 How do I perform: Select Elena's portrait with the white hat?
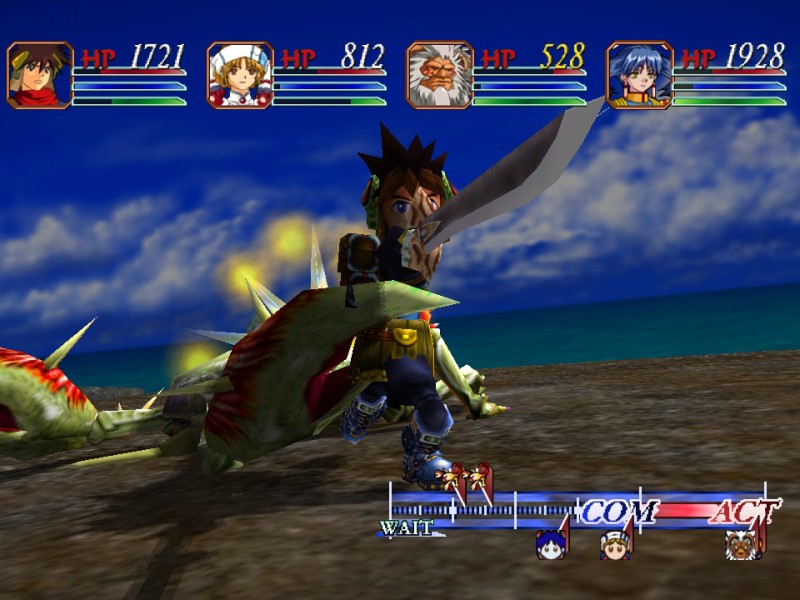(240, 75)
